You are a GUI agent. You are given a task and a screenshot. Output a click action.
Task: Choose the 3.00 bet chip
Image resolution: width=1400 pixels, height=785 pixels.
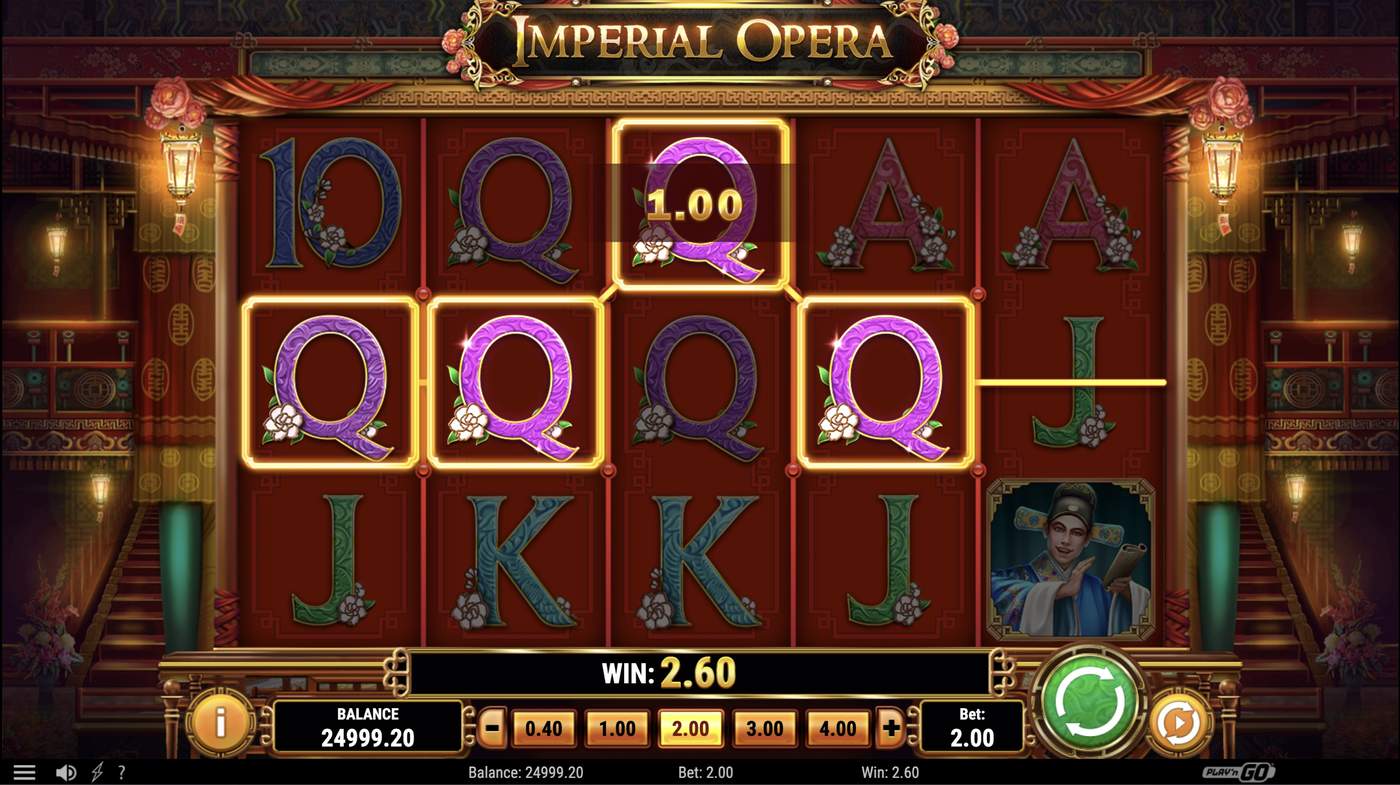point(764,727)
